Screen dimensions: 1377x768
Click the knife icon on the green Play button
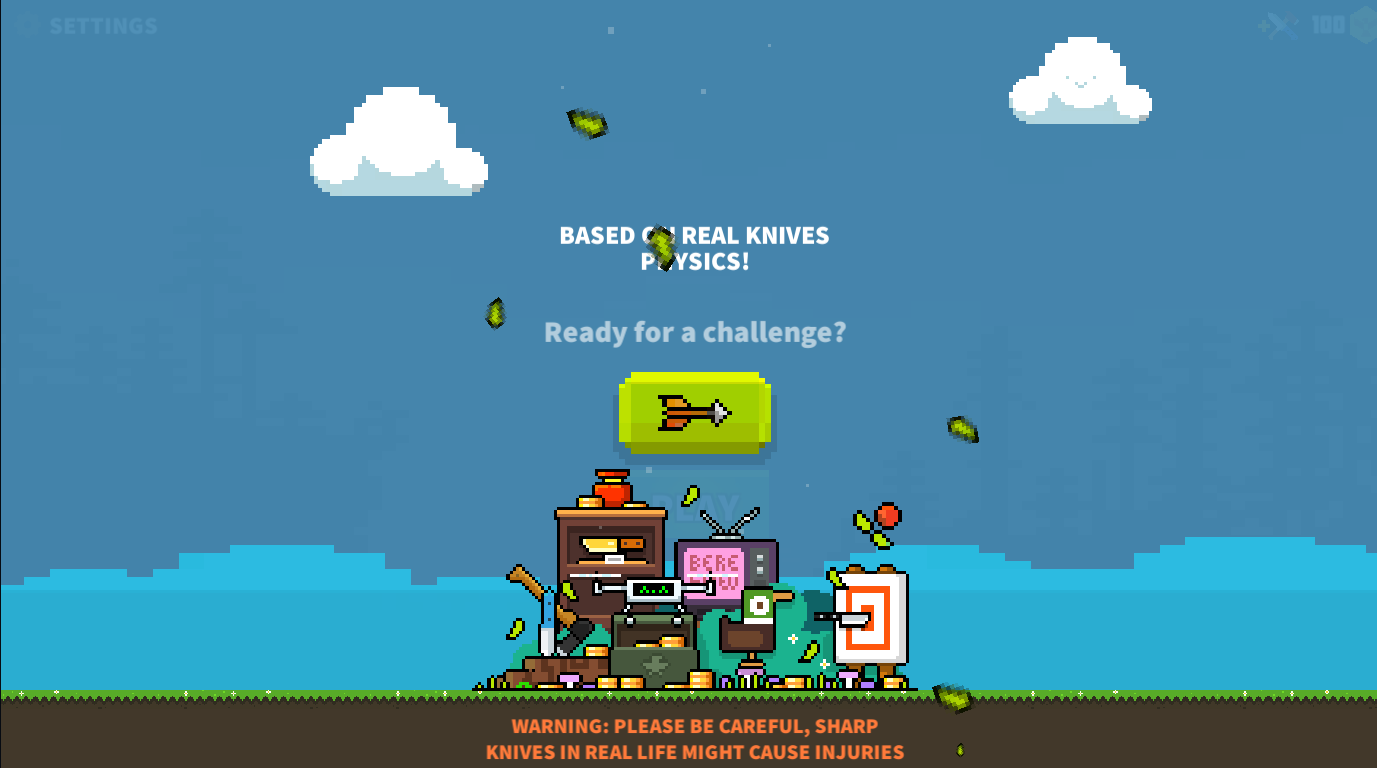click(693, 412)
